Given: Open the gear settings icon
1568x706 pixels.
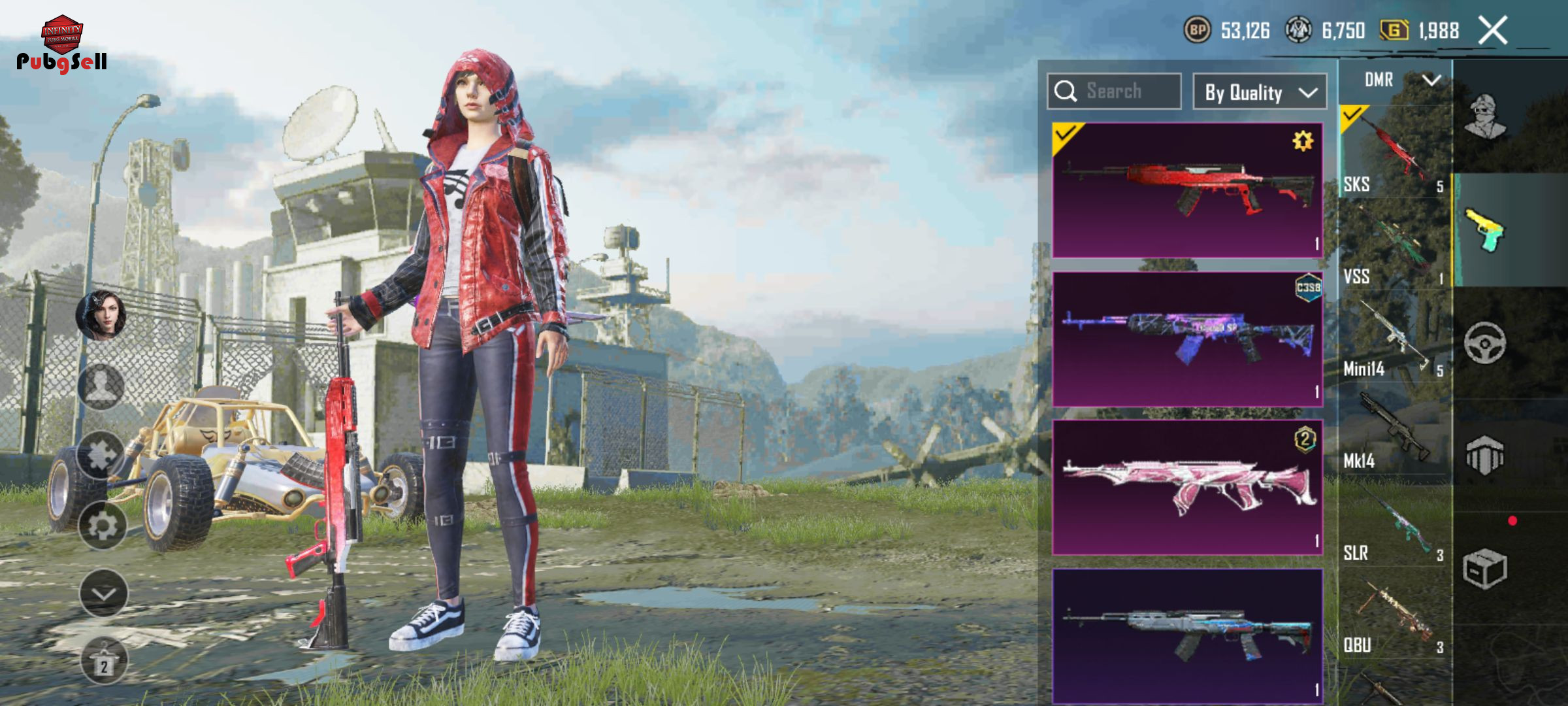Looking at the screenshot, I should [x=103, y=525].
